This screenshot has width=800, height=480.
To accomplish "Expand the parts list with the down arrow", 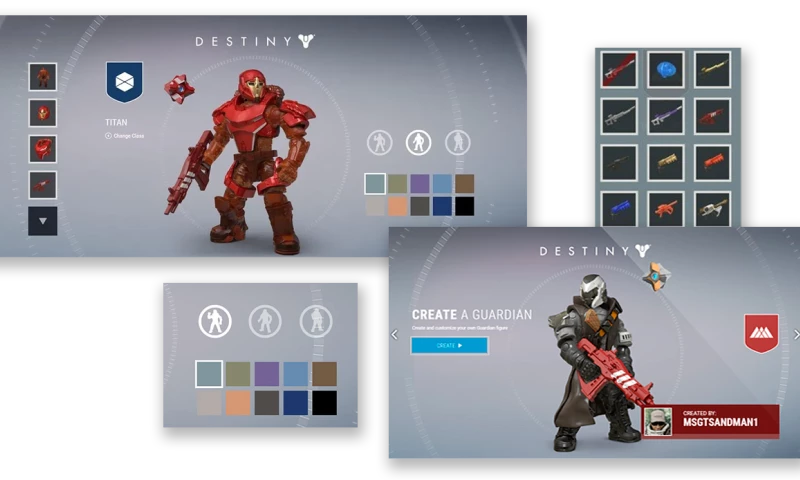I will 43,221.
